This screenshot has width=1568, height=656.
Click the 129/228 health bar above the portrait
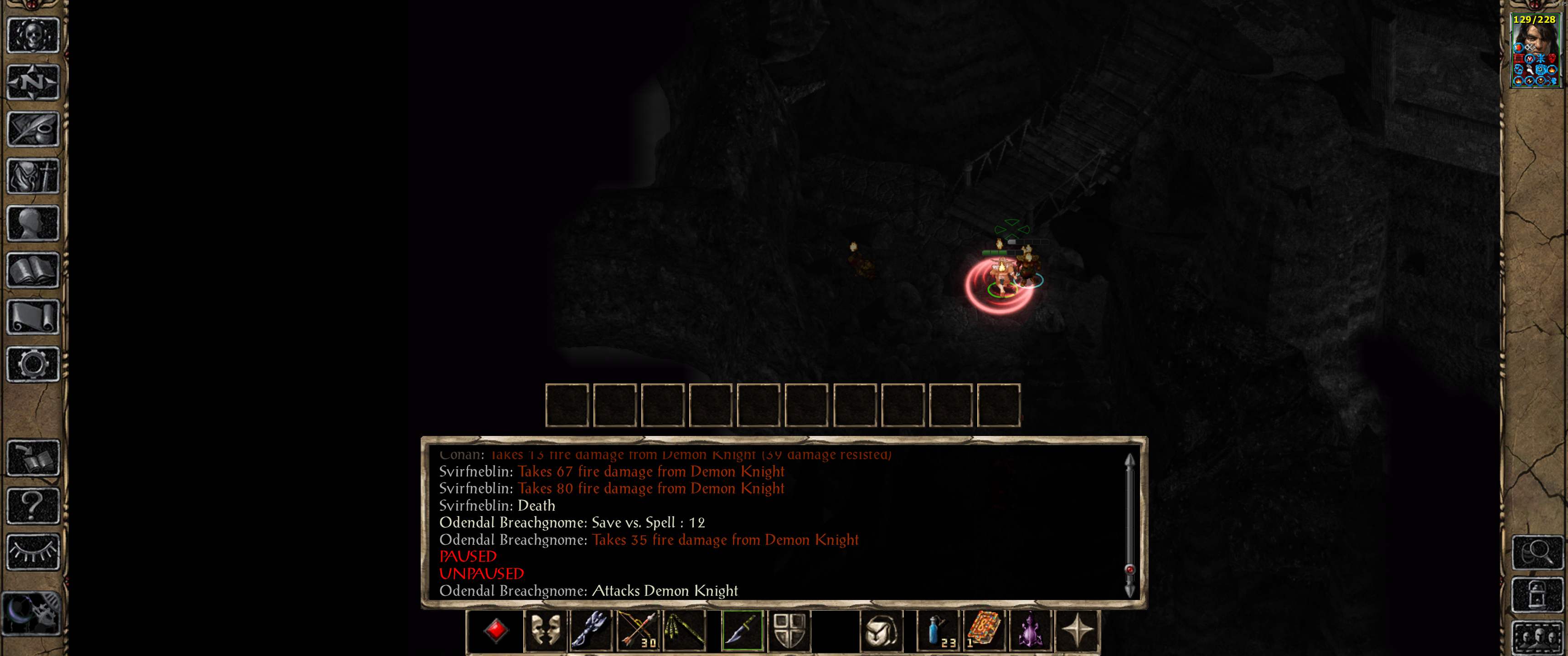[x=1535, y=20]
